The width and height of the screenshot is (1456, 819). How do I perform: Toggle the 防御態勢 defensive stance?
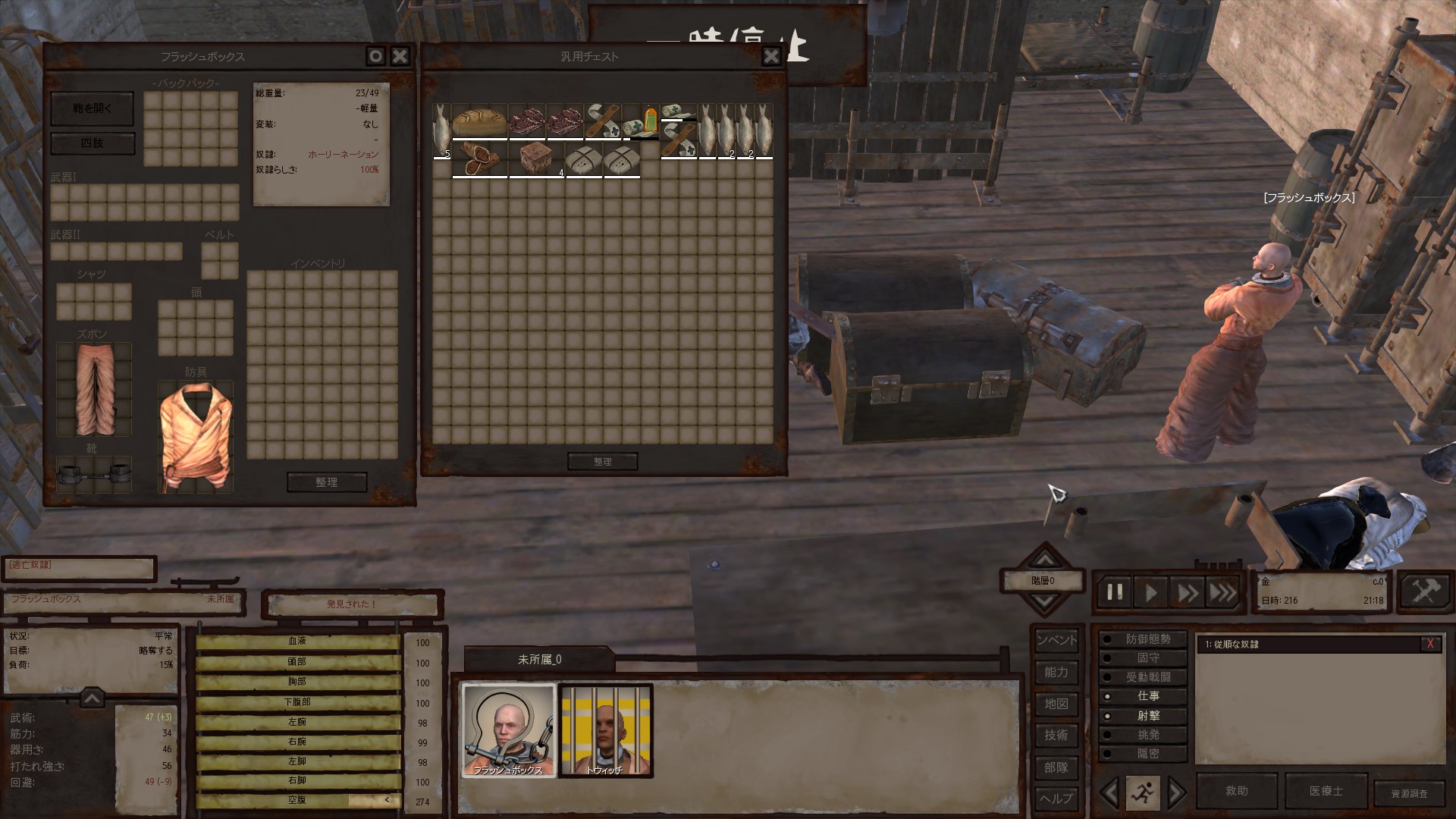[1147, 639]
